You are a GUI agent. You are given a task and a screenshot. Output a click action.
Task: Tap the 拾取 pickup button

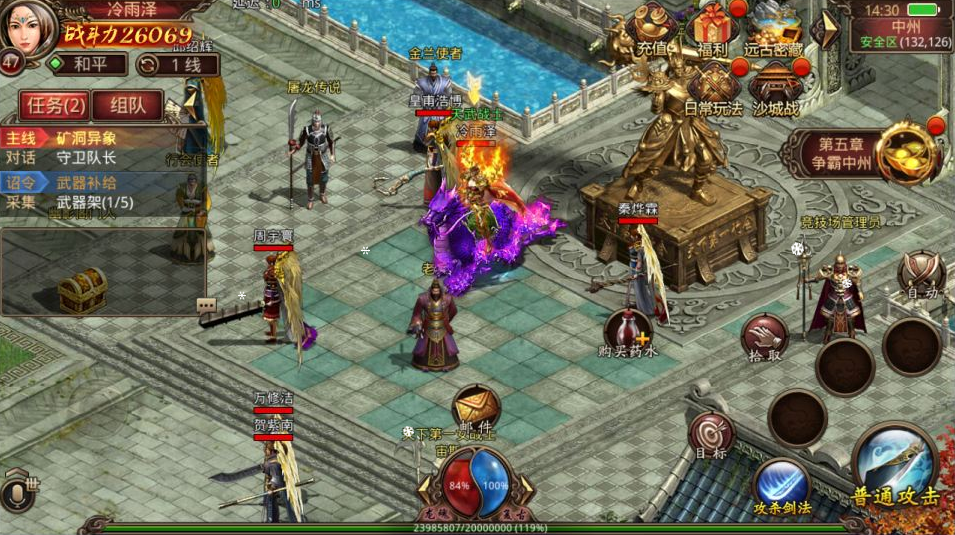(765, 338)
